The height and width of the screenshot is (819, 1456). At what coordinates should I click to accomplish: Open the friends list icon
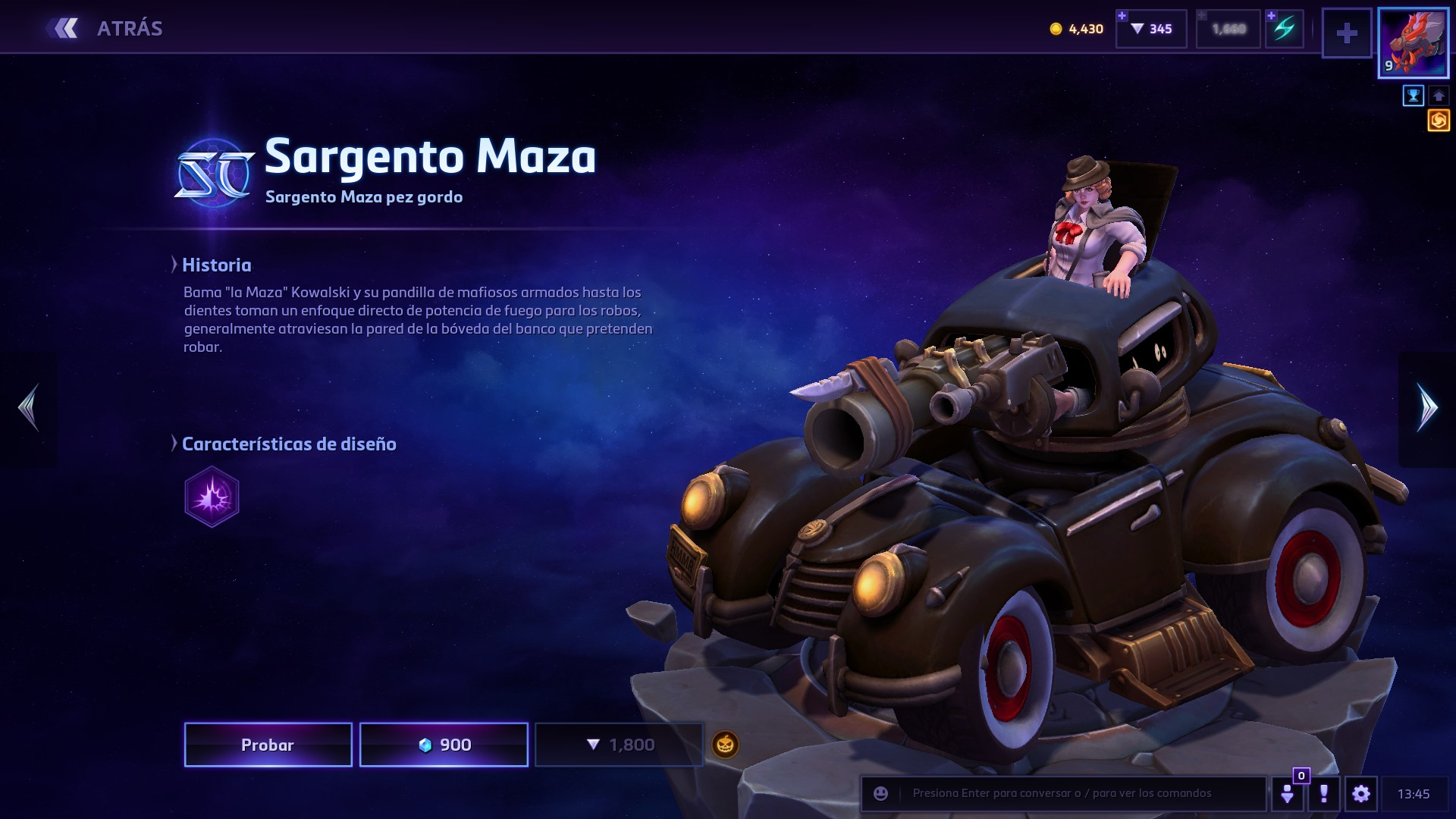1288,794
